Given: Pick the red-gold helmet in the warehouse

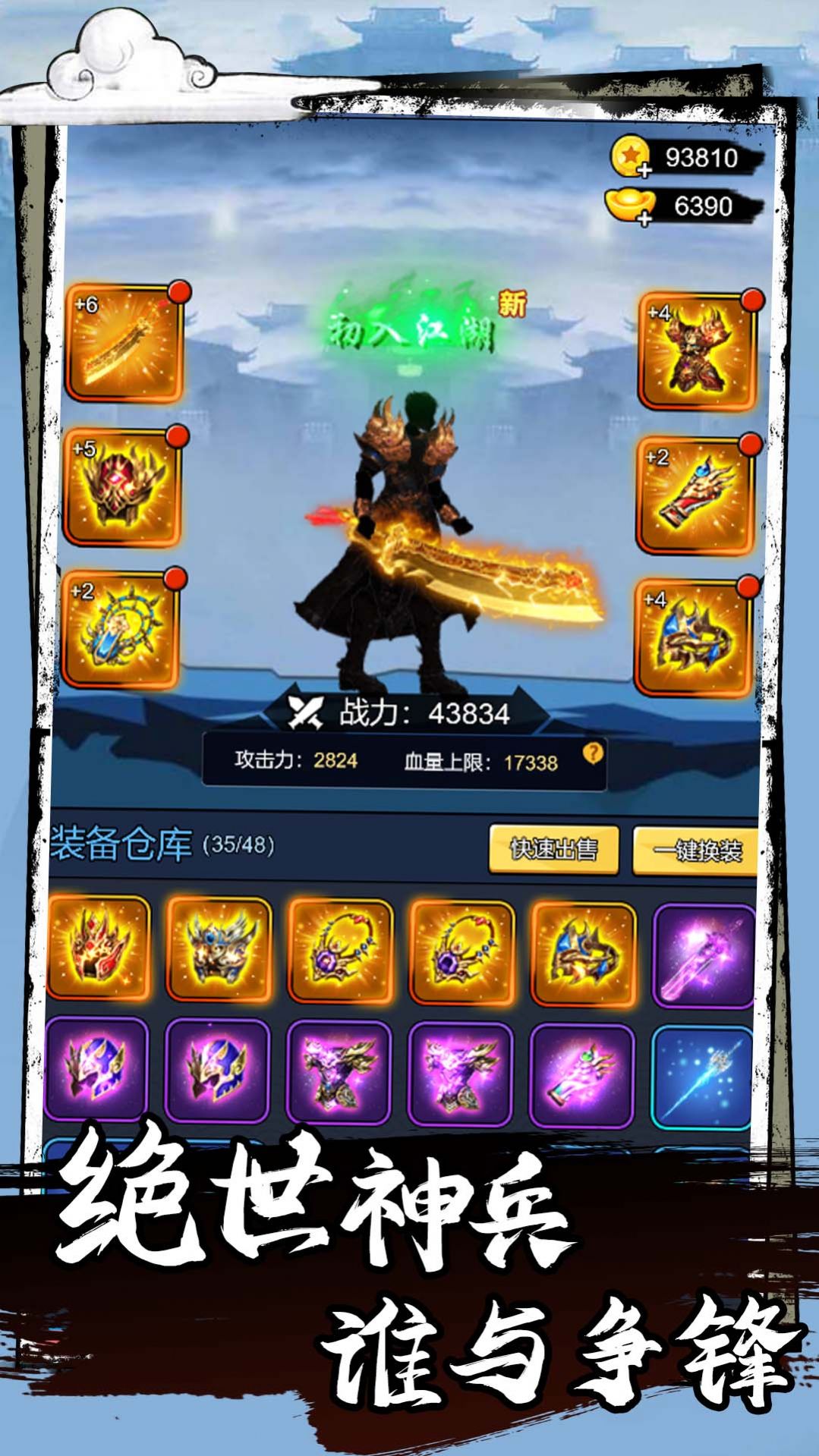Looking at the screenshot, I should (x=98, y=948).
